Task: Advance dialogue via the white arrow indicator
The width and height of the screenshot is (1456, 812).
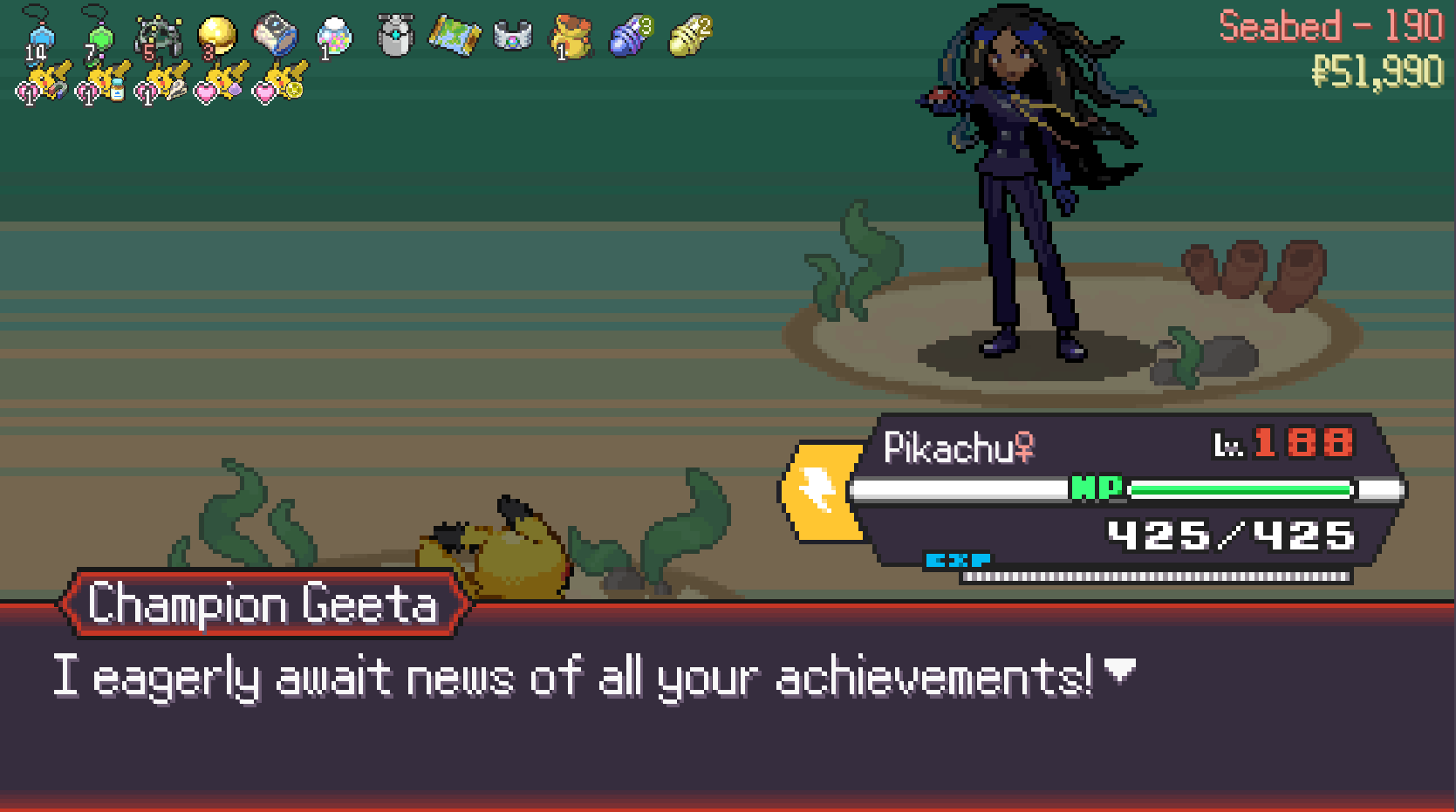Action: coord(1119,671)
